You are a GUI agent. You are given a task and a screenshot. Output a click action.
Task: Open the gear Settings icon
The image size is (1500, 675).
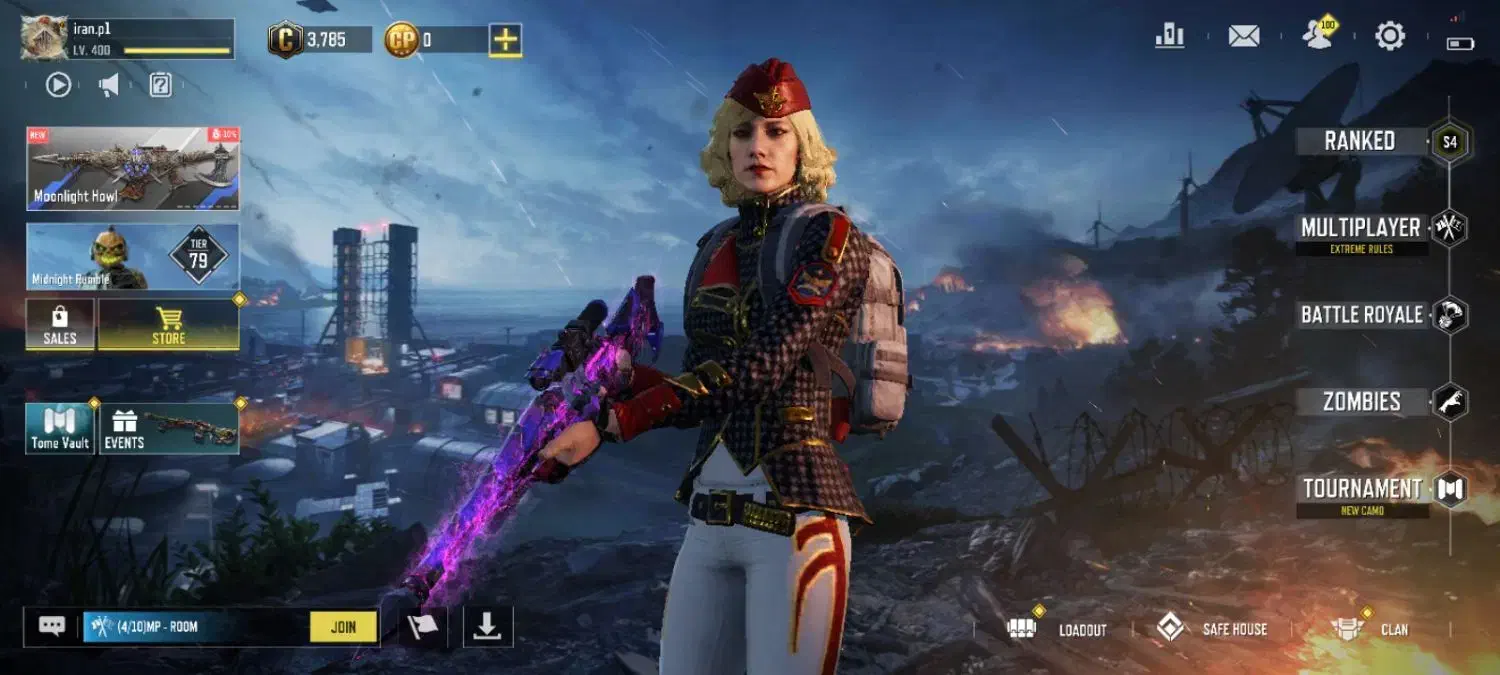(1390, 36)
